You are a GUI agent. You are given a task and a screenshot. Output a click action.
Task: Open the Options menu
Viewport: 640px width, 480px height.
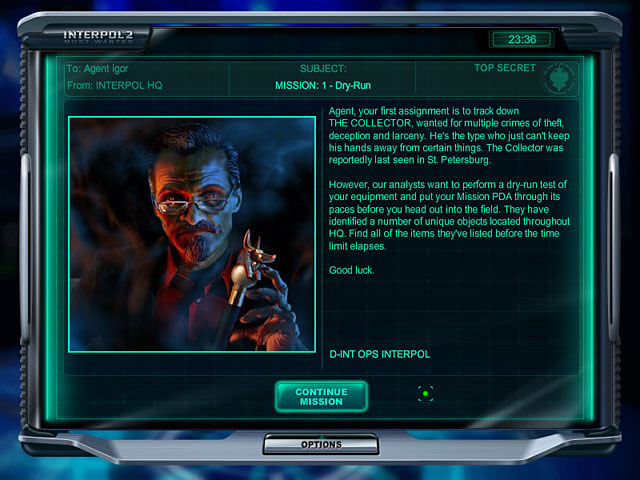click(x=321, y=444)
